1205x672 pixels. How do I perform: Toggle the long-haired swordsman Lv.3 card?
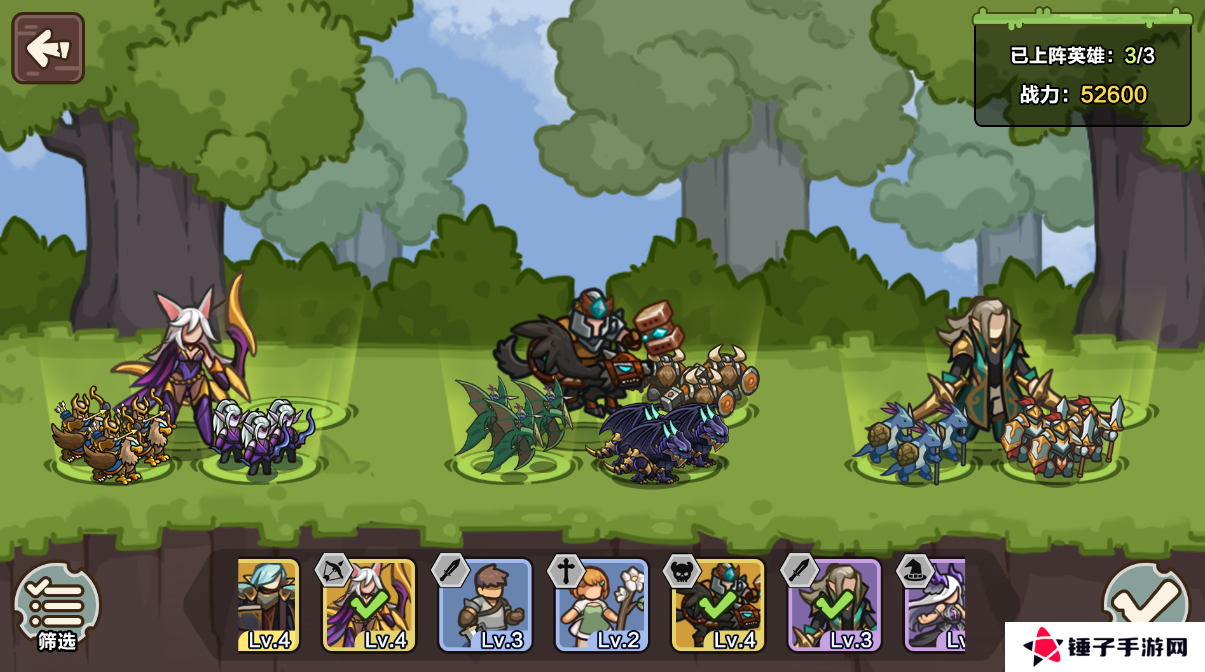click(x=835, y=606)
